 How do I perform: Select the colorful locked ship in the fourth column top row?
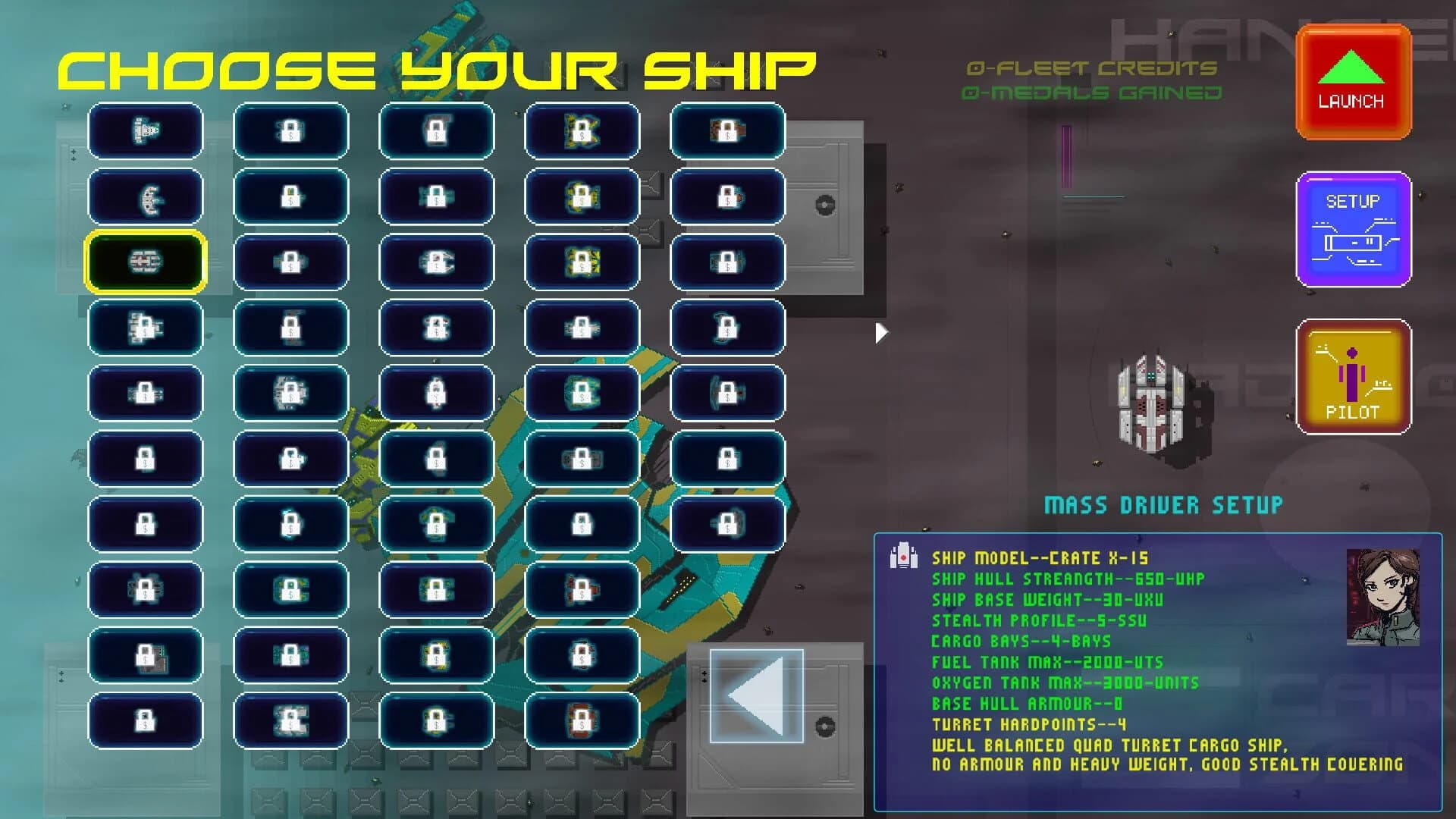(x=582, y=131)
